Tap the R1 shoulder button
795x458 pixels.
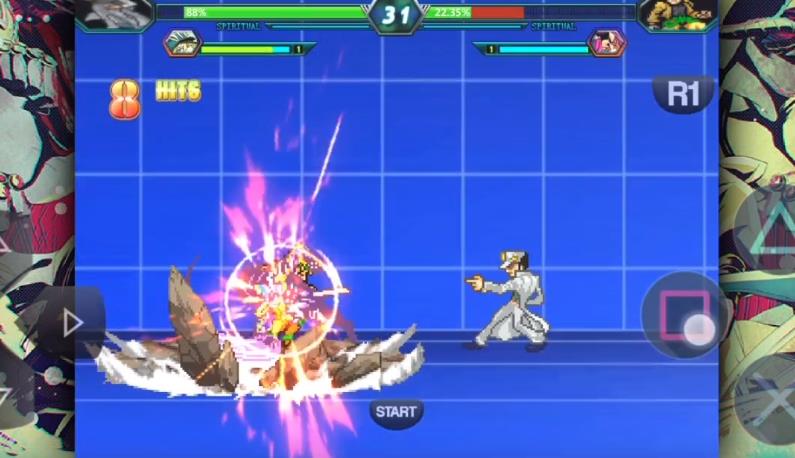(683, 94)
